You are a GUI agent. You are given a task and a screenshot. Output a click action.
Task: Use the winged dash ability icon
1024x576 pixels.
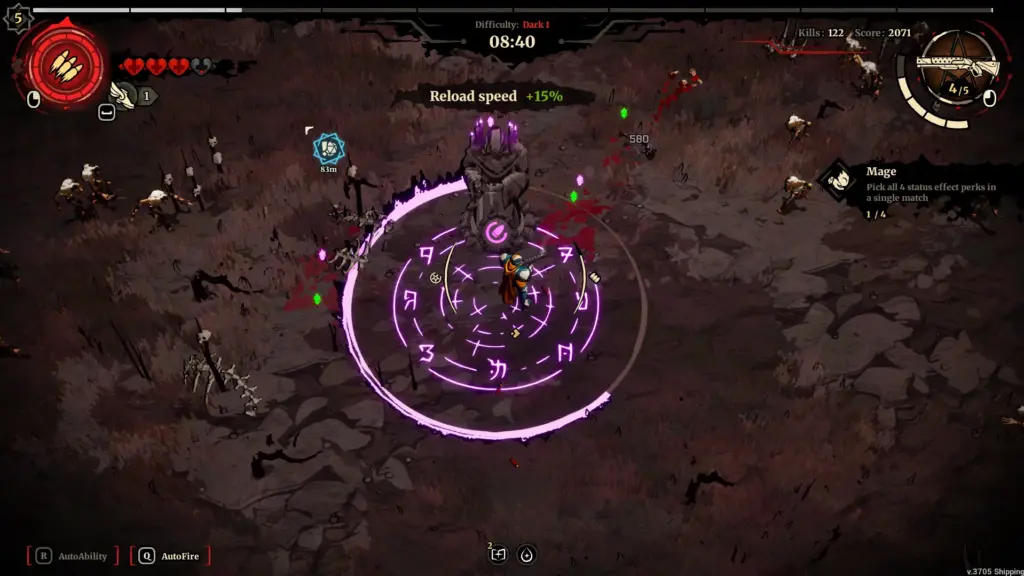123,95
